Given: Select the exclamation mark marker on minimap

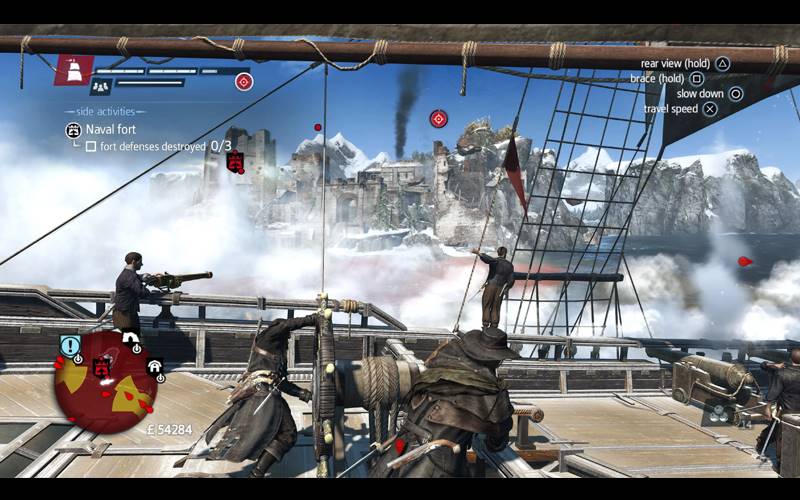Looking at the screenshot, I should [x=69, y=346].
